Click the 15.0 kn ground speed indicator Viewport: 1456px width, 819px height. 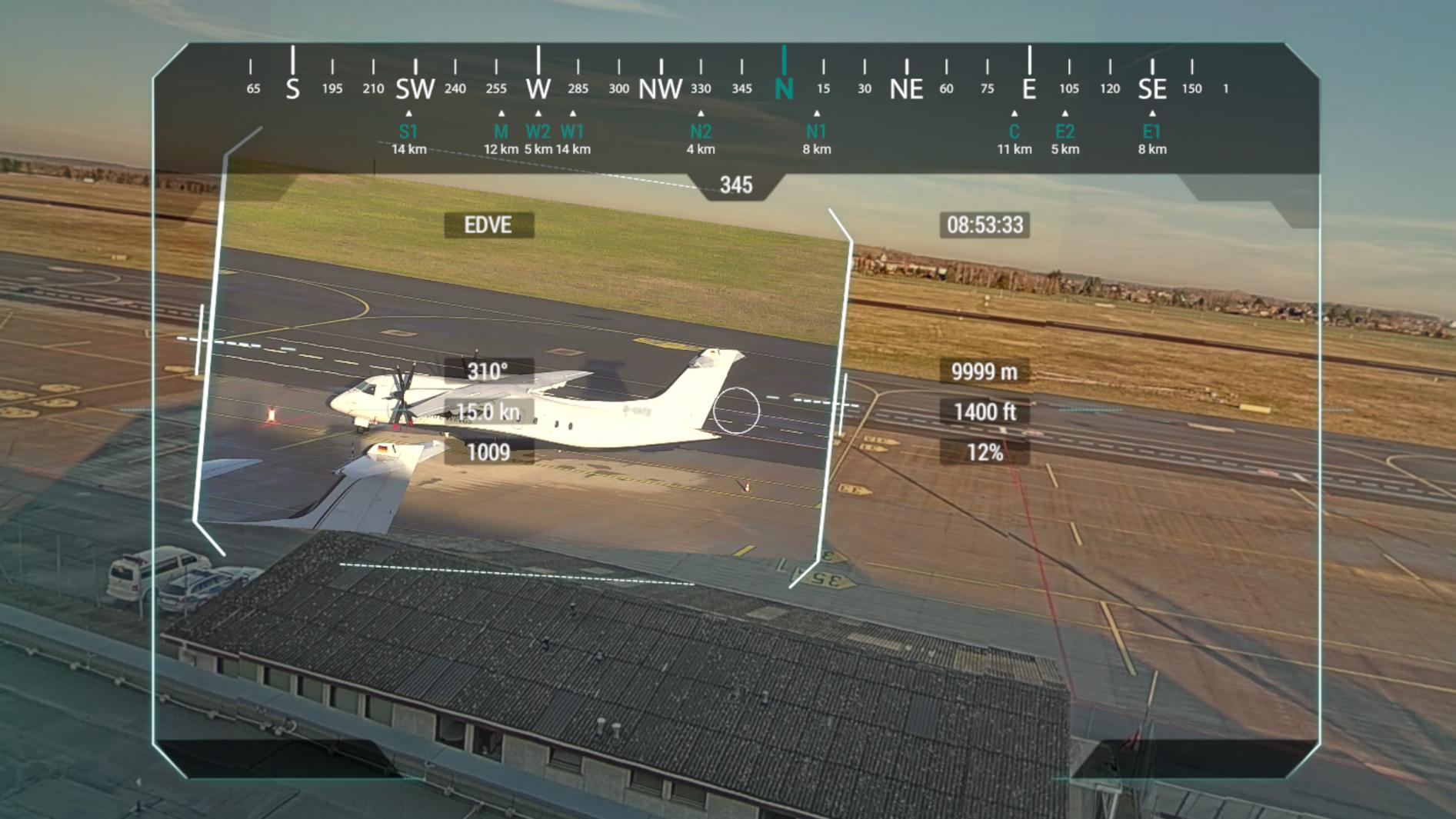click(x=490, y=413)
